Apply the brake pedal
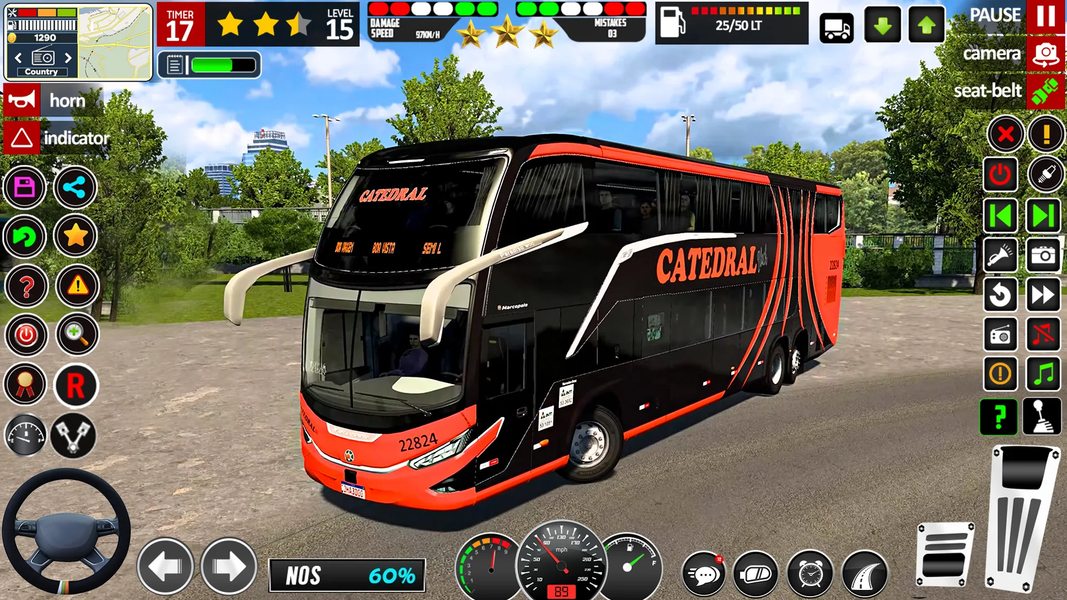This screenshot has height=600, width=1067. [944, 553]
